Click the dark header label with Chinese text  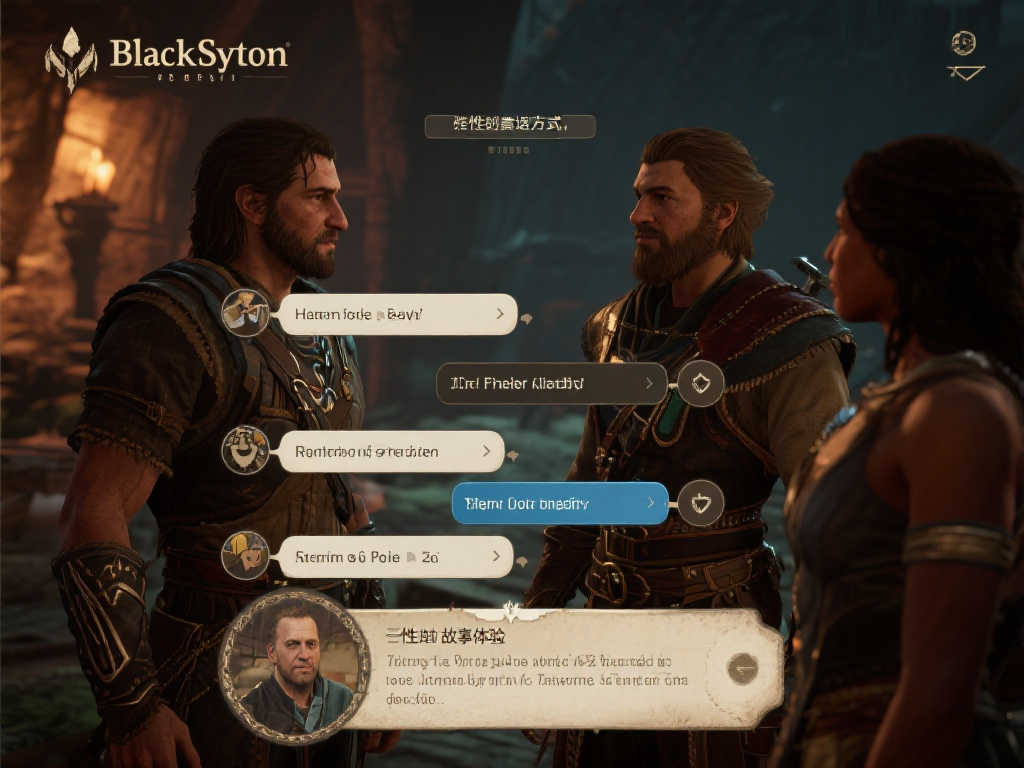[x=510, y=126]
